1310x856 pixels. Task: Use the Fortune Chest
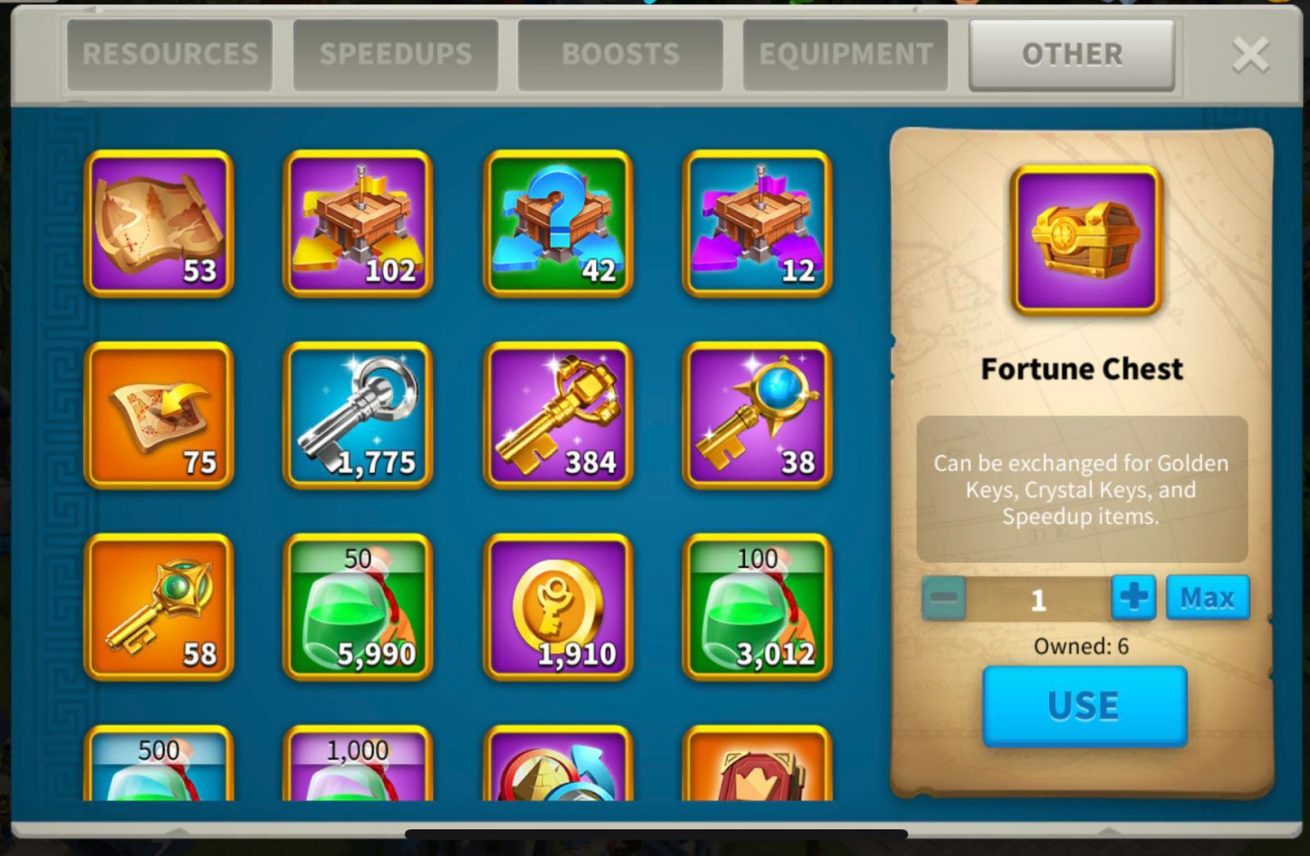[x=1084, y=706]
